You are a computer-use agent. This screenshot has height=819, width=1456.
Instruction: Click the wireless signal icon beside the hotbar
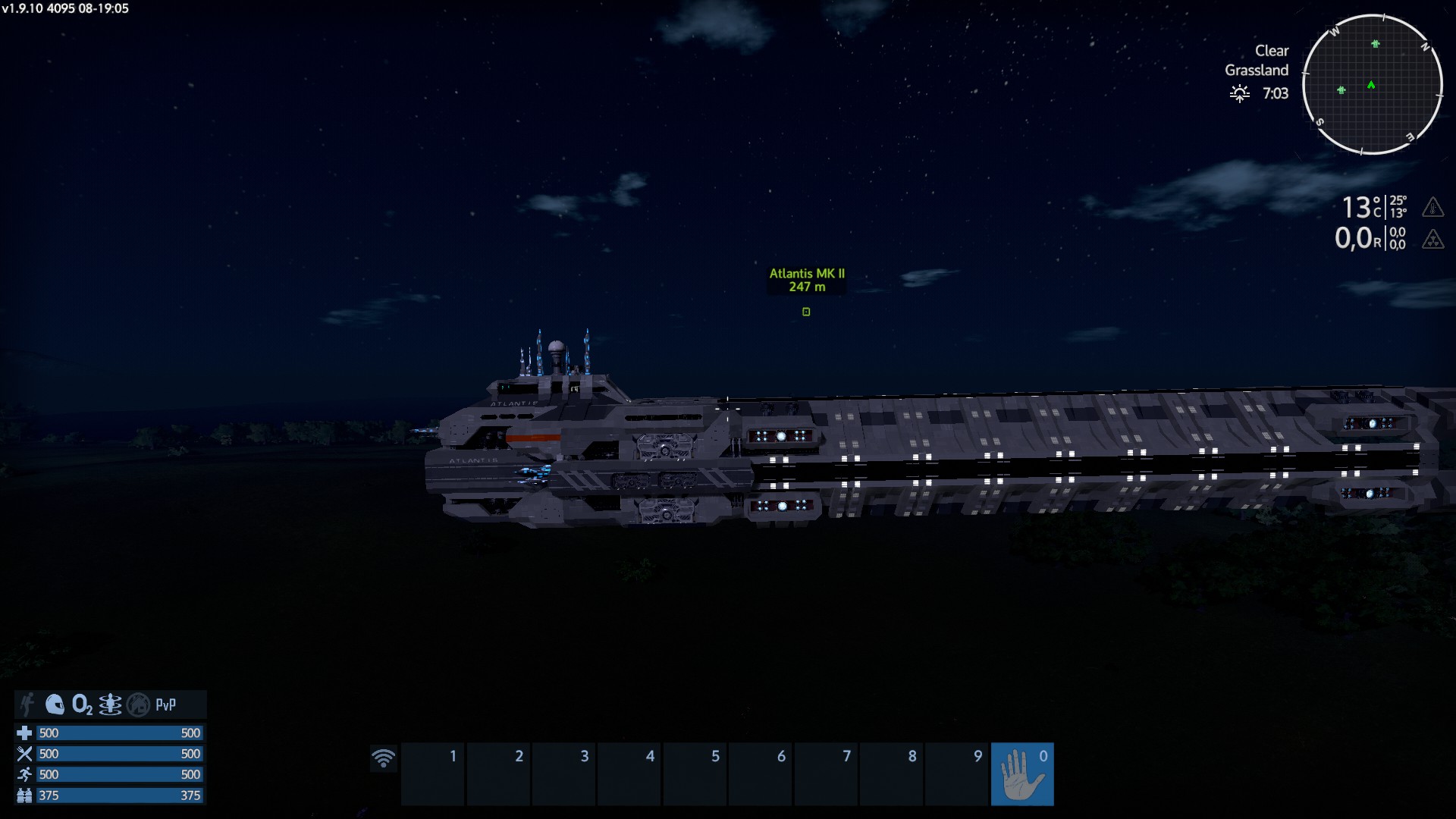pyautogui.click(x=384, y=758)
